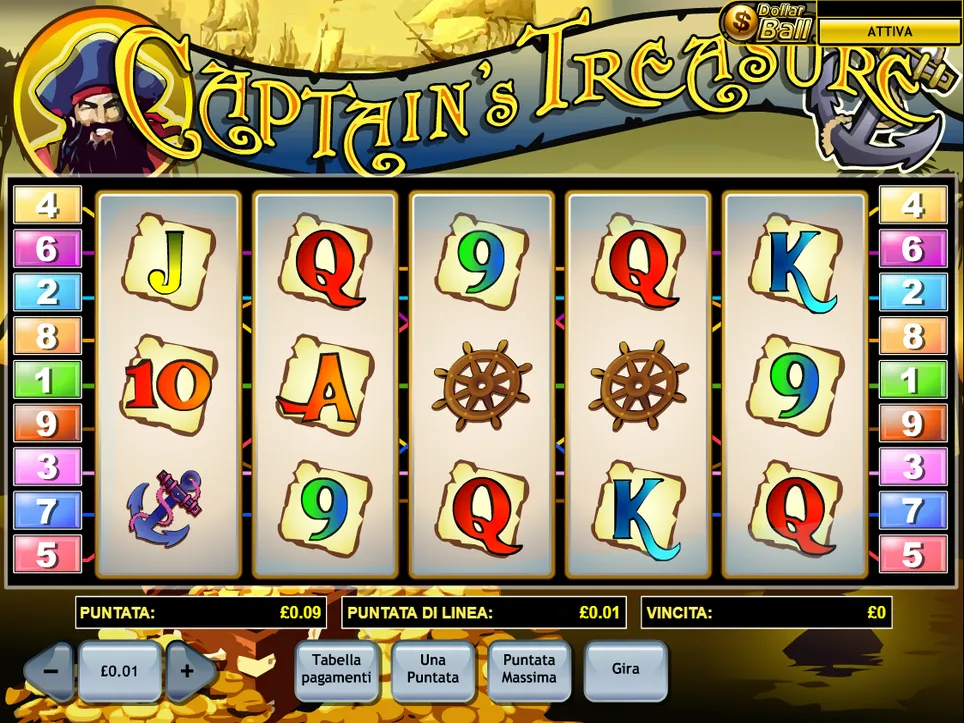Select the Una Puntata bet button
The width and height of the screenshot is (964, 723).
433,669
